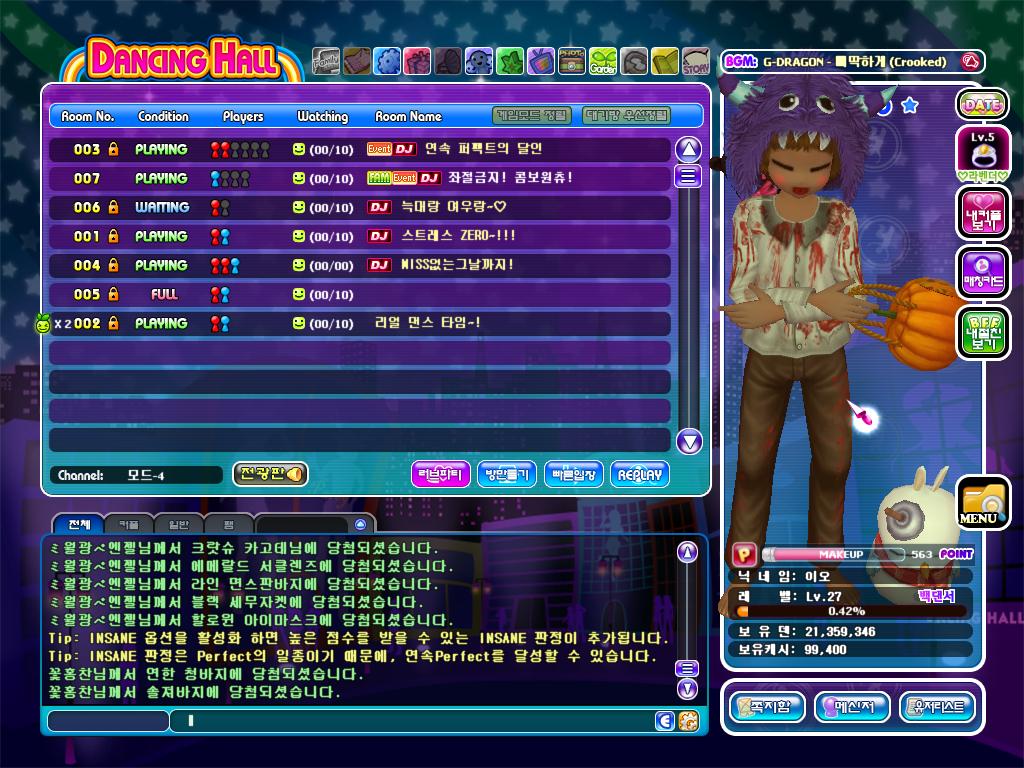Switch to the 일반 chat tab
The image size is (1024, 768).
click(178, 524)
